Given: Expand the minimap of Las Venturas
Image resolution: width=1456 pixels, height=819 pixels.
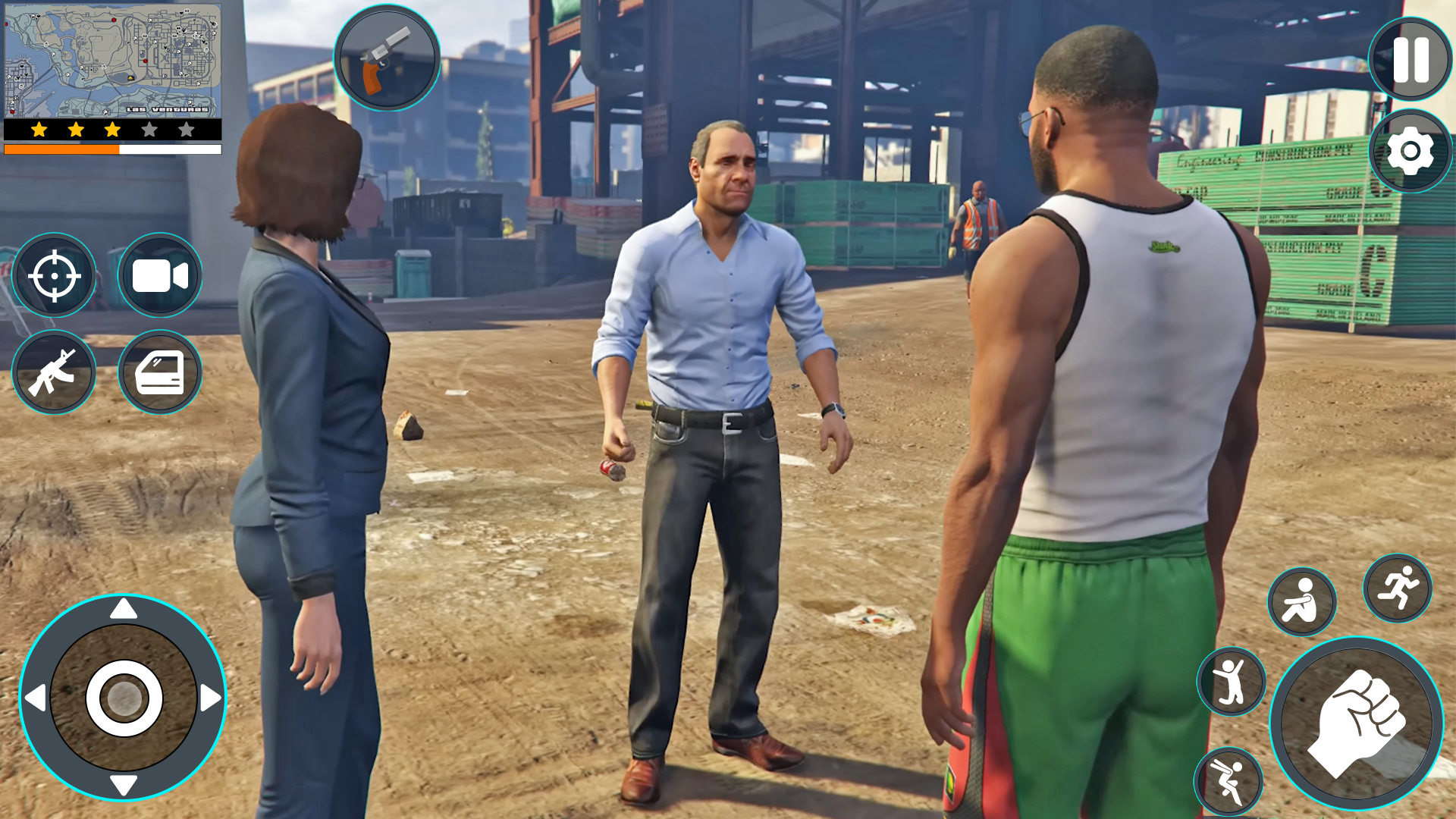Looking at the screenshot, I should pyautogui.click(x=111, y=59).
